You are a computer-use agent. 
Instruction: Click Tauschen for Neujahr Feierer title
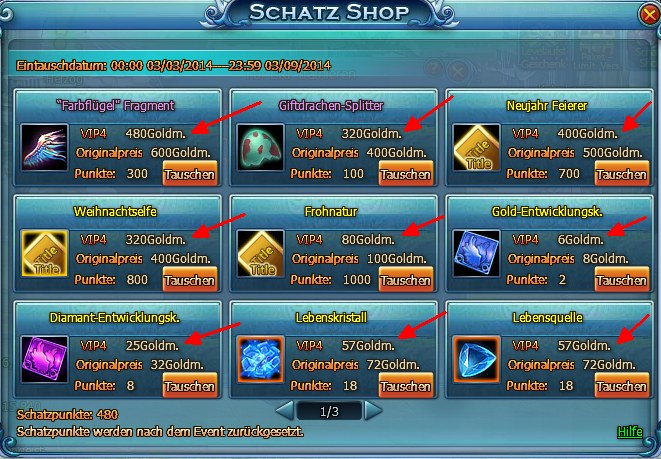coord(621,174)
